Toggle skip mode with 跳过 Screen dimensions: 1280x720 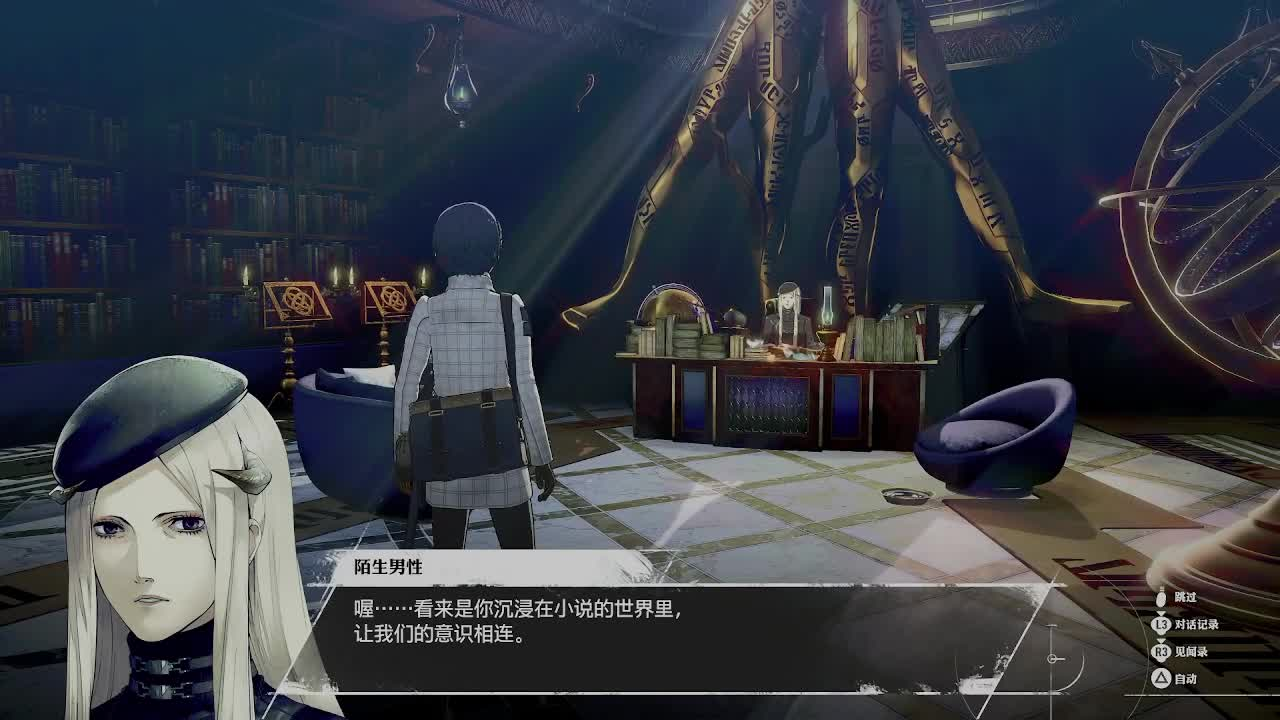pos(1184,598)
